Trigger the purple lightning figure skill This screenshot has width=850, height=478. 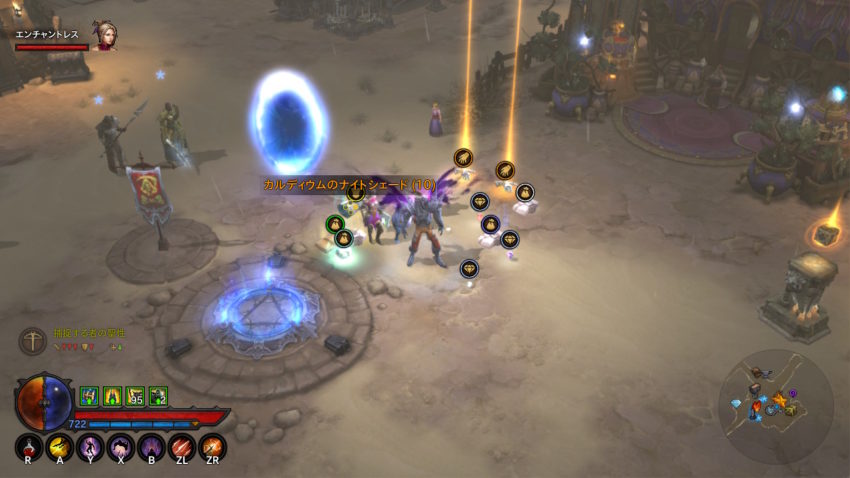click(x=90, y=447)
